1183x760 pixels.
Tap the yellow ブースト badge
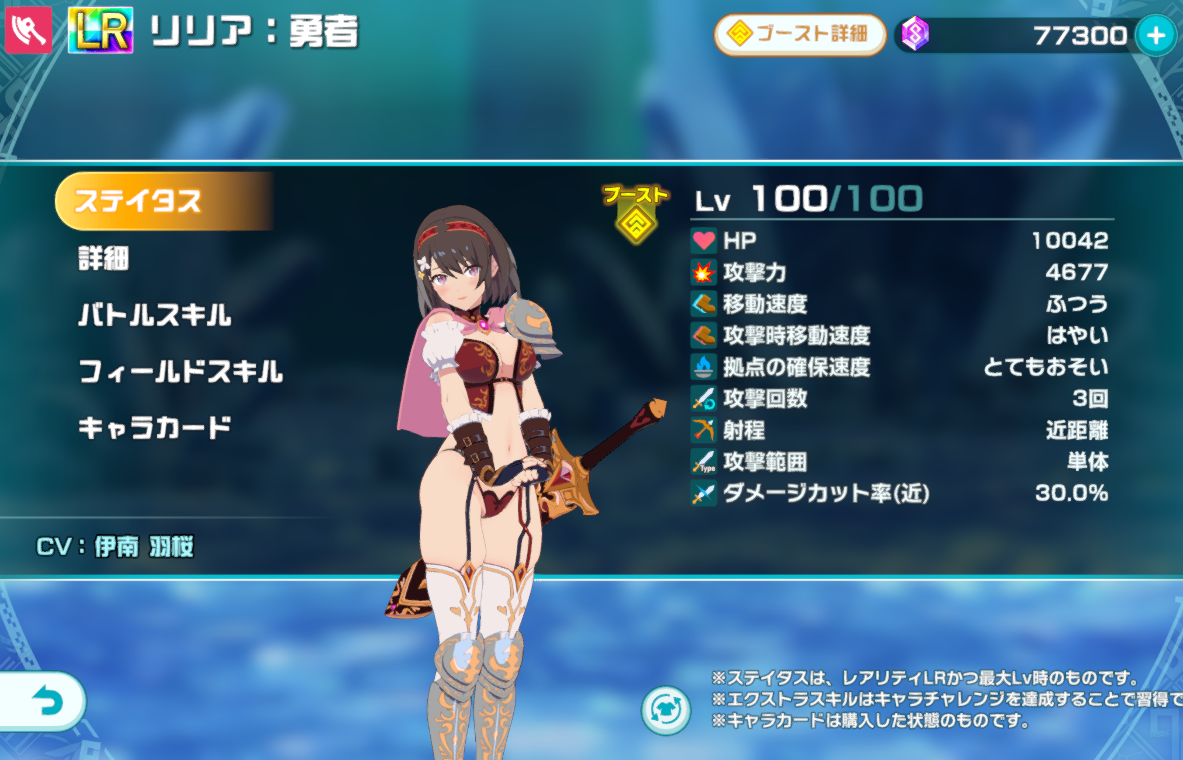click(x=634, y=214)
